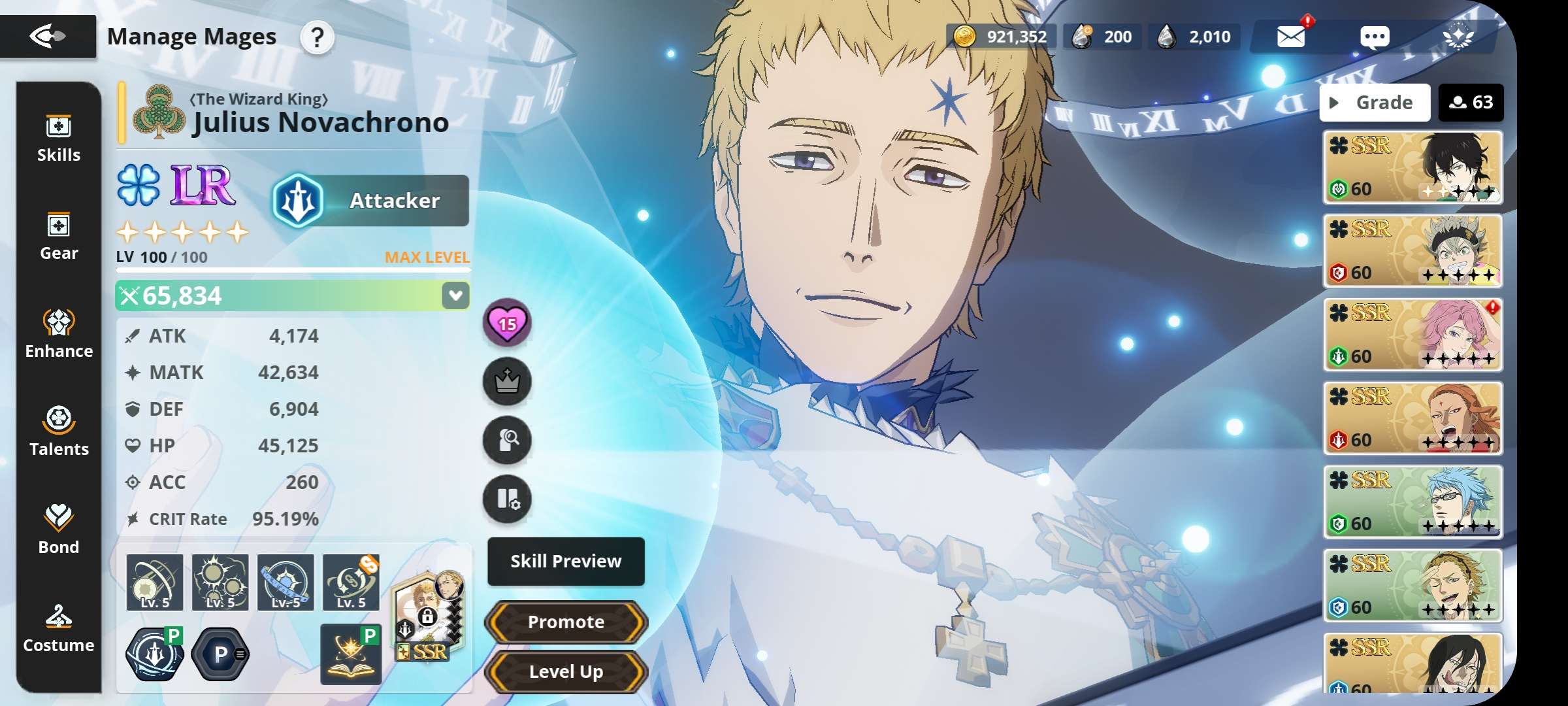Image resolution: width=1568 pixels, height=706 pixels.
Task: Select the black-haired SSR mage at top of list
Action: 1413,167
